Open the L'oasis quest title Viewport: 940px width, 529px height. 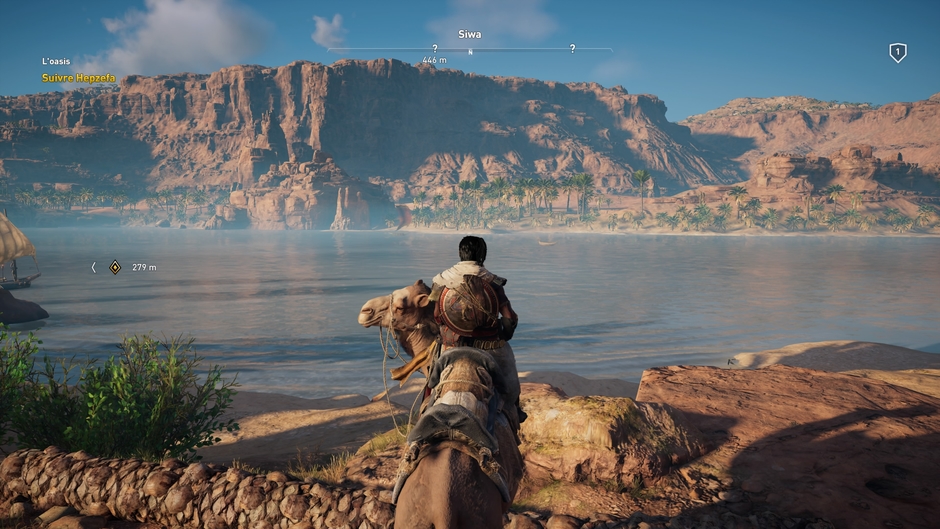click(x=56, y=62)
